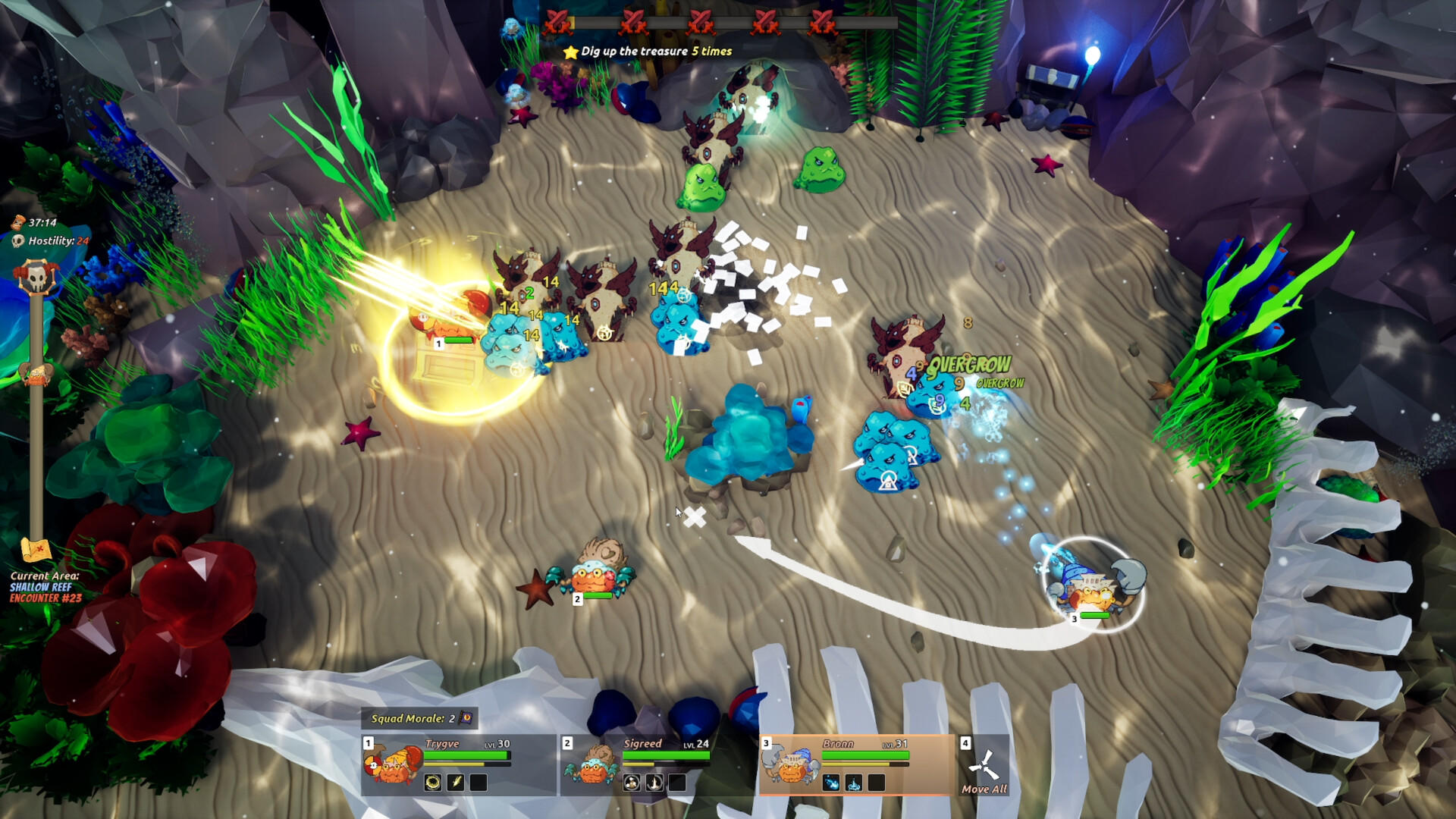Click the treasure map icon

(x=36, y=549)
